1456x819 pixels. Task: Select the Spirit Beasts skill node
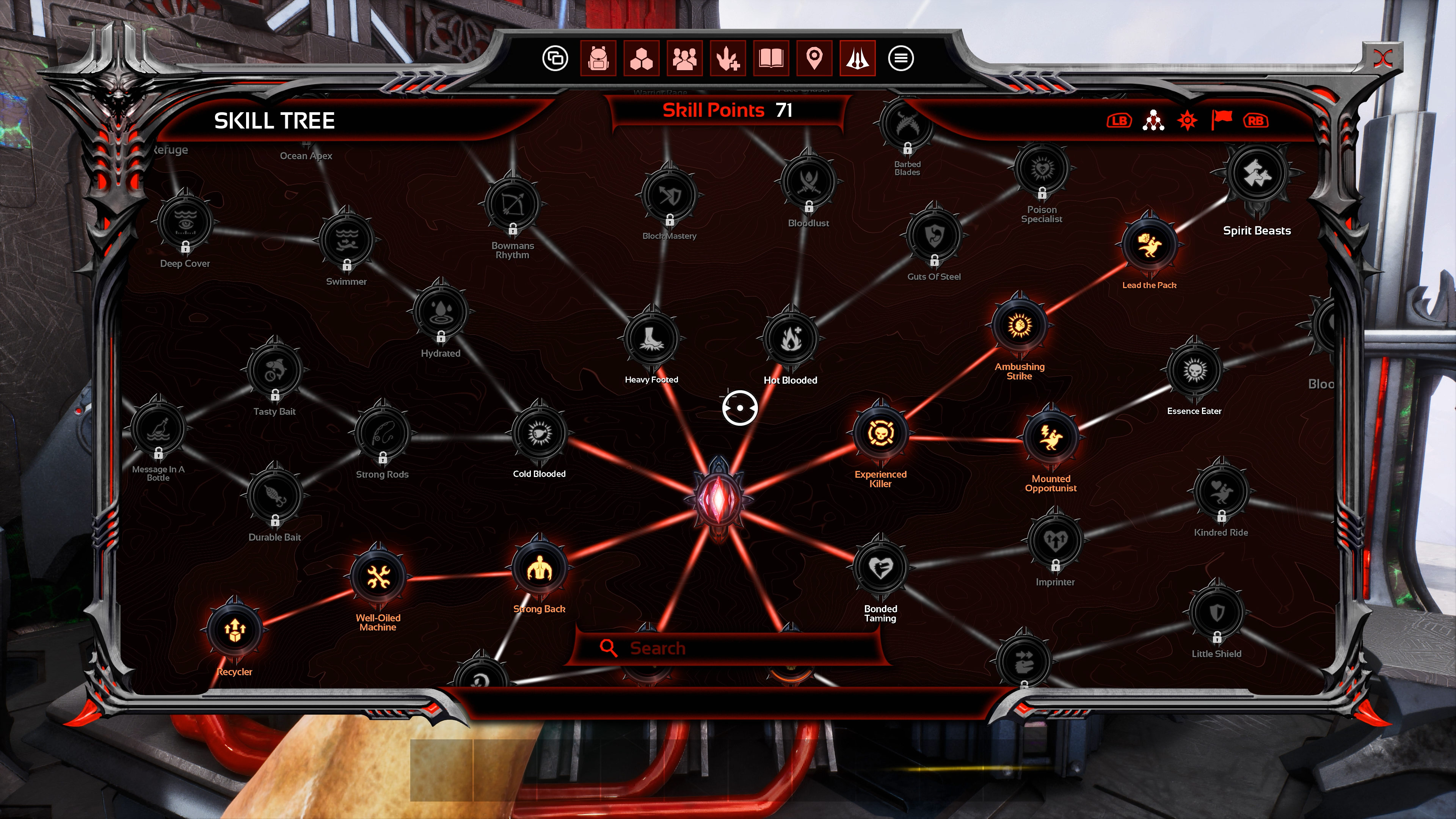1256,174
